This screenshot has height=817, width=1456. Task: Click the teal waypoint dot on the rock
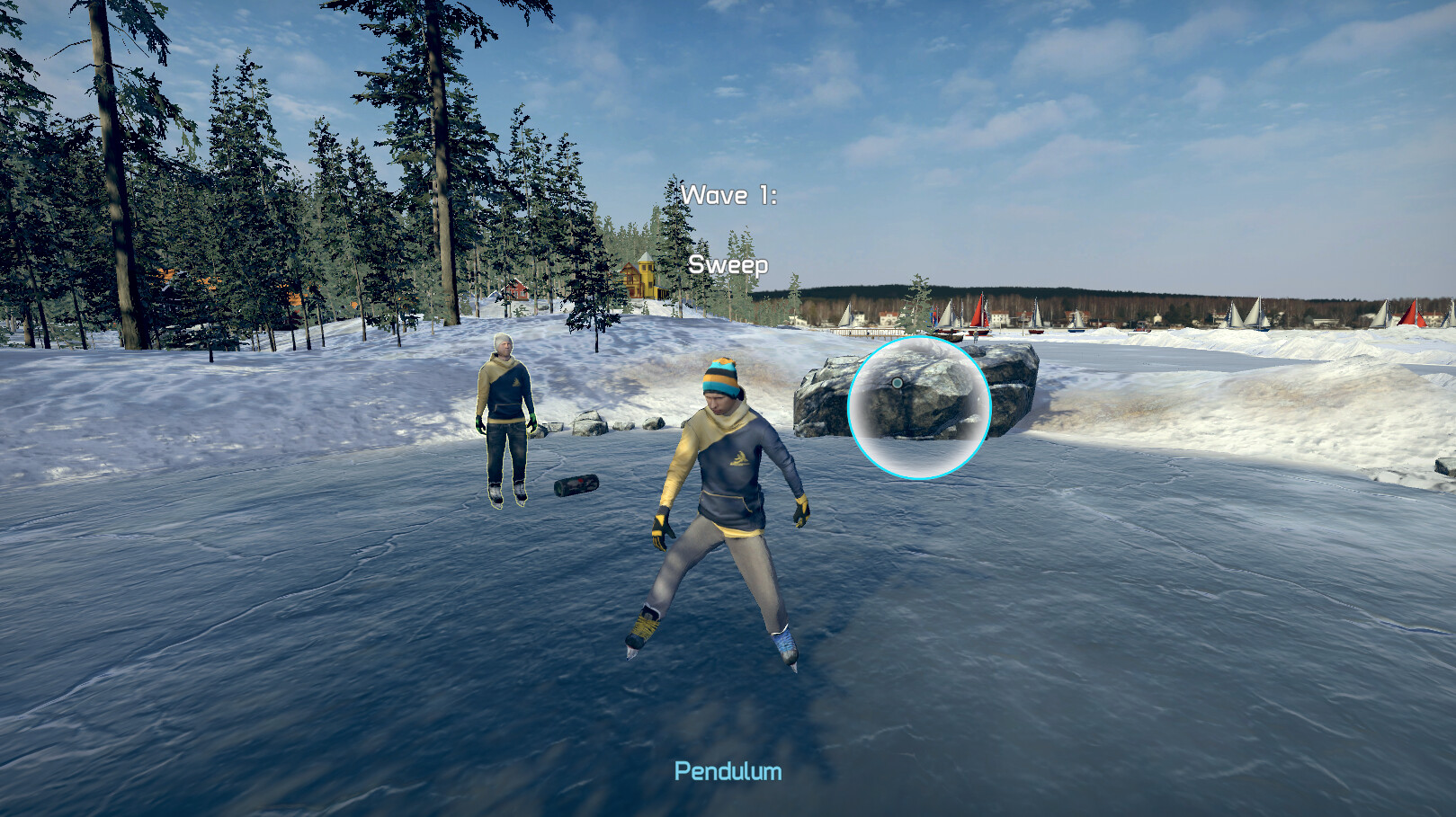(x=896, y=382)
